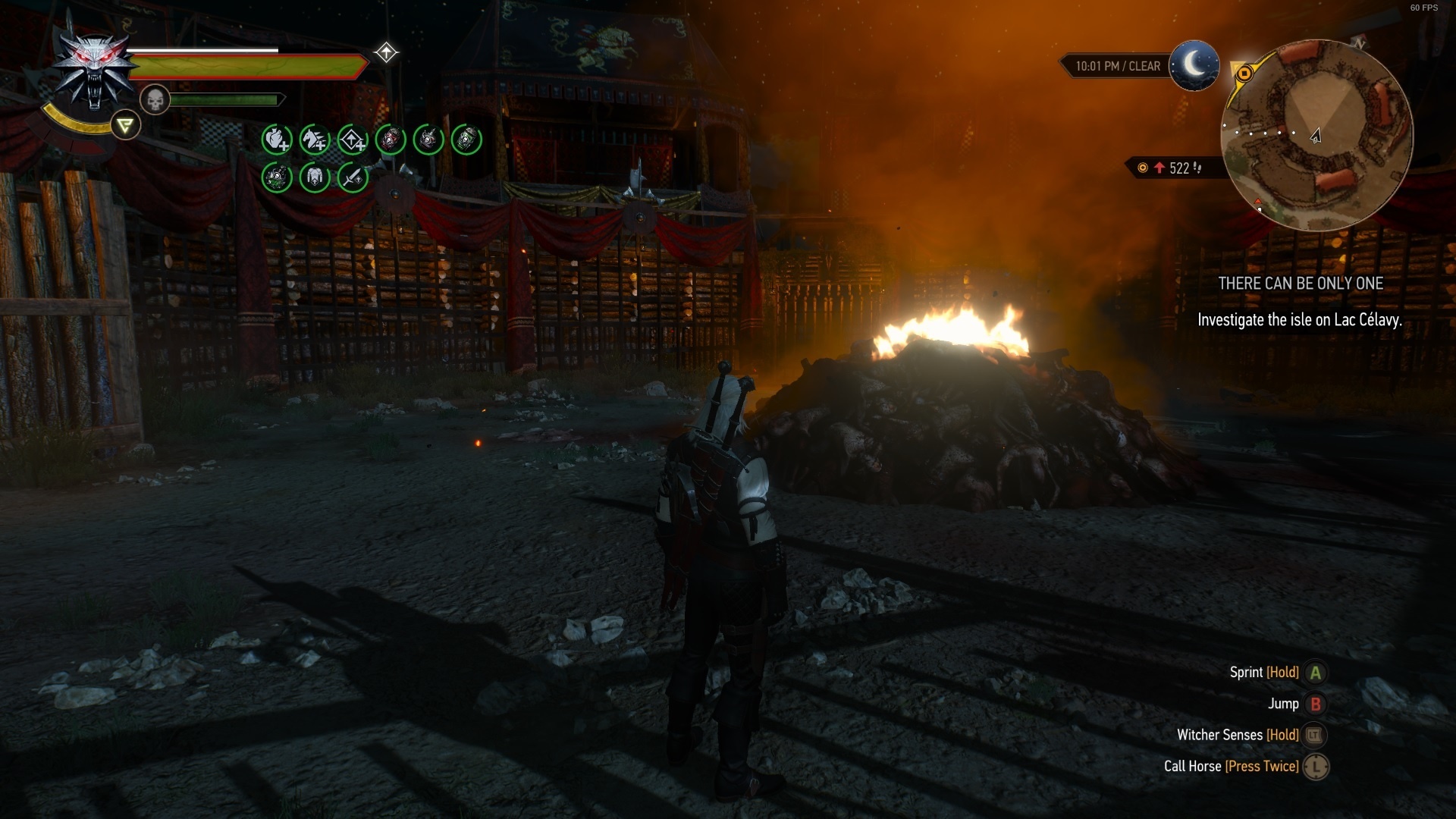Screen dimensions: 1456x819
Task: Select the armor buff icon
Action: tap(315, 177)
